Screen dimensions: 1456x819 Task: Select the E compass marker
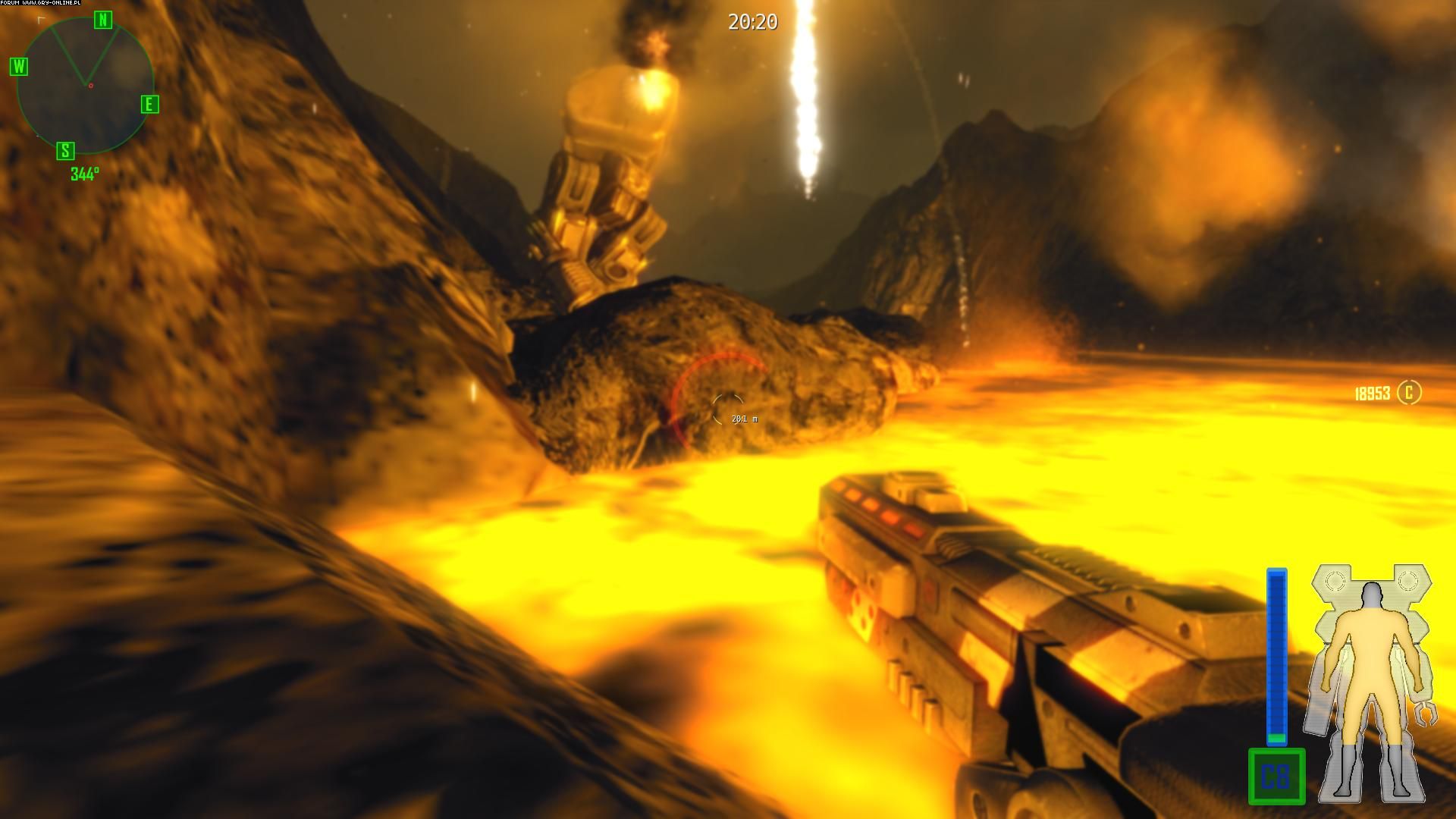[149, 105]
